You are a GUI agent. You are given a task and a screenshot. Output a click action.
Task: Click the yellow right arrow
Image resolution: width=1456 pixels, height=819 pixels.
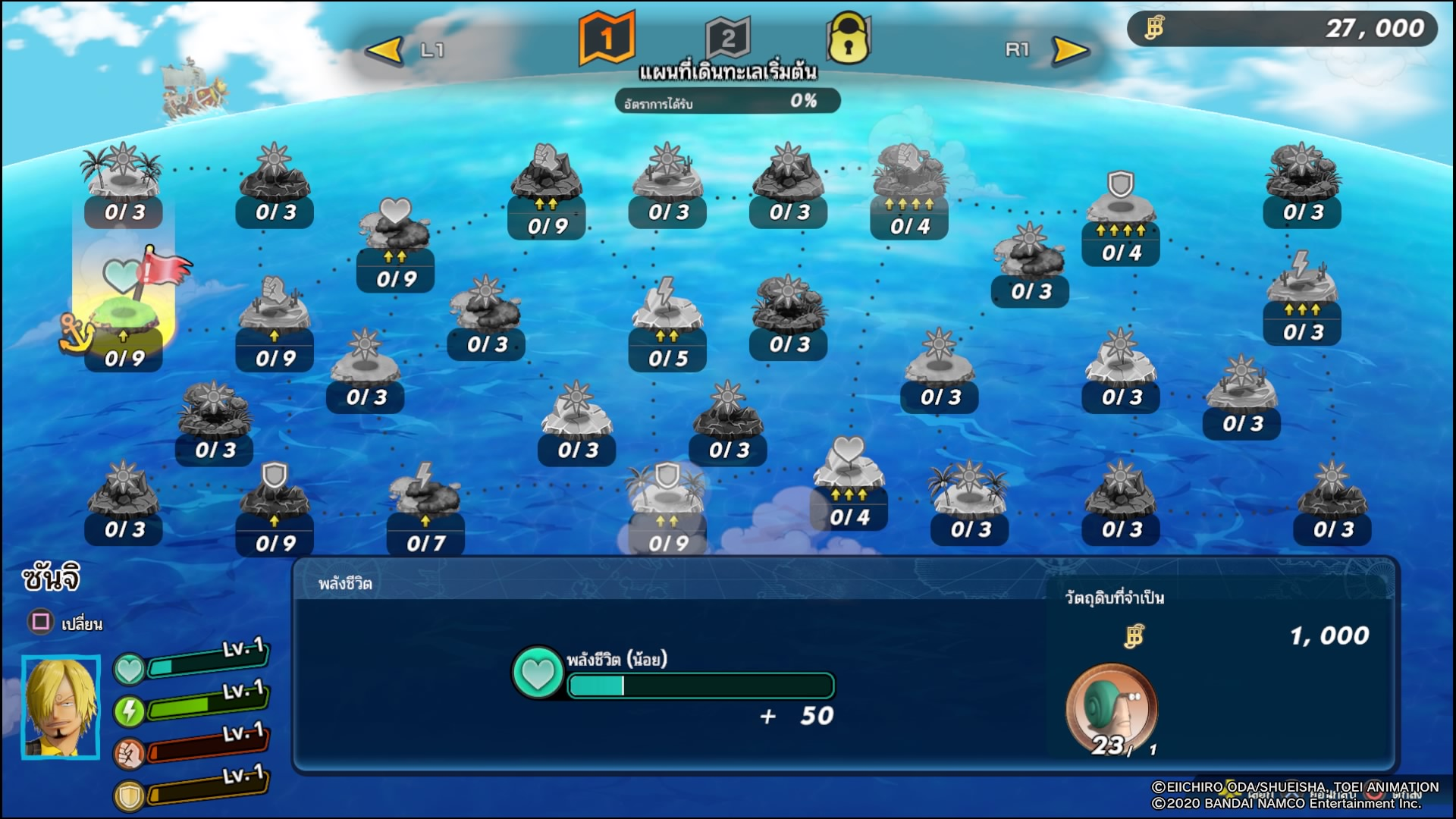[x=1070, y=51]
